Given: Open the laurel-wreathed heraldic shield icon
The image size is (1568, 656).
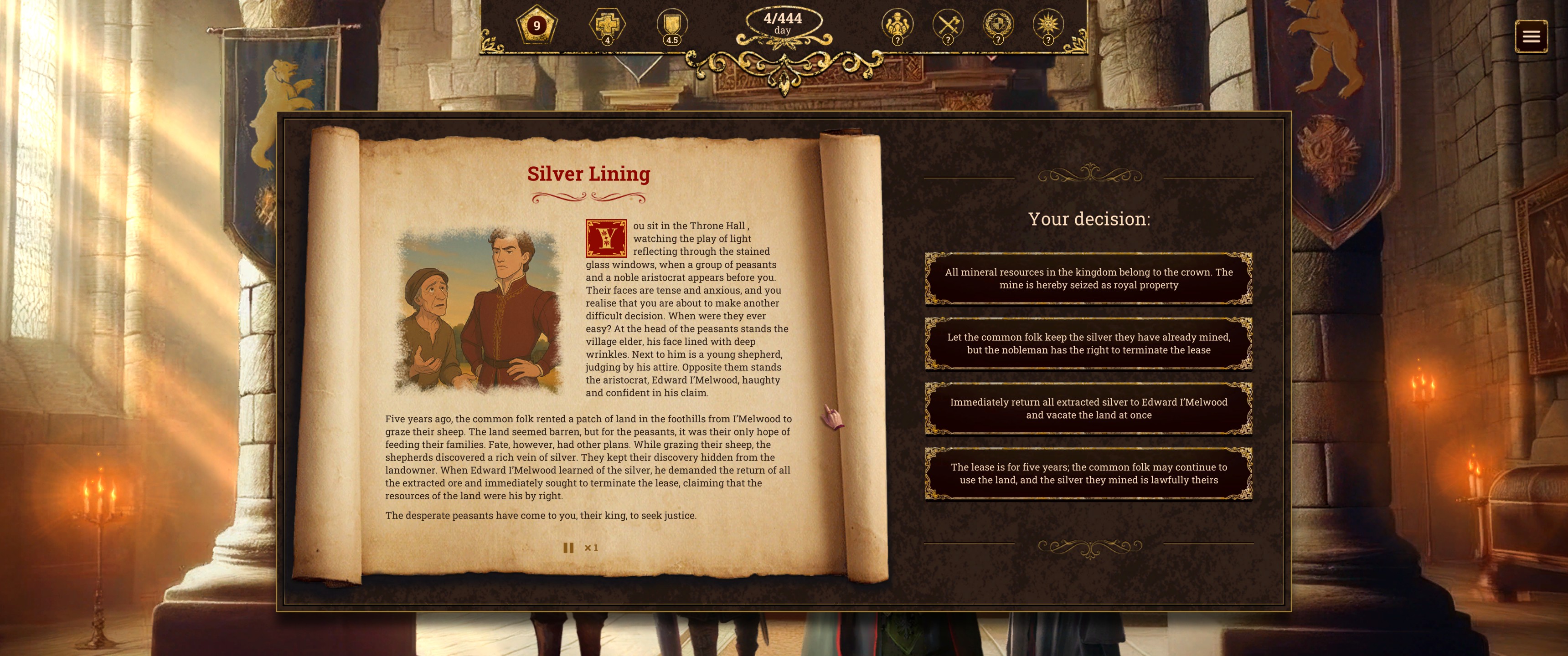Looking at the screenshot, I should [998, 26].
